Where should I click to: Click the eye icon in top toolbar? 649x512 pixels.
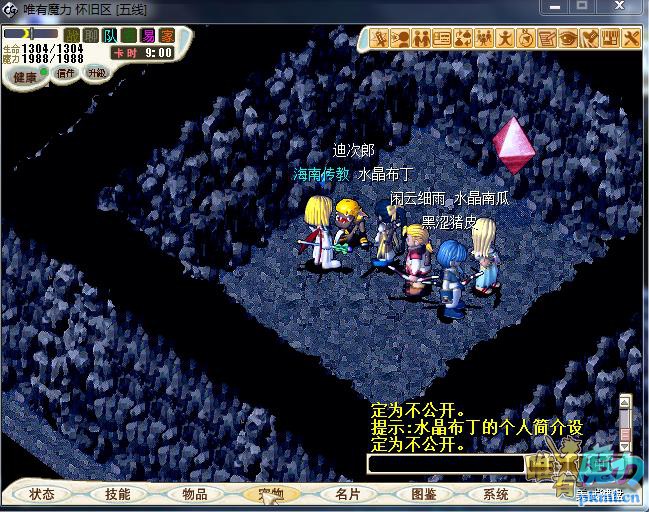tap(568, 39)
